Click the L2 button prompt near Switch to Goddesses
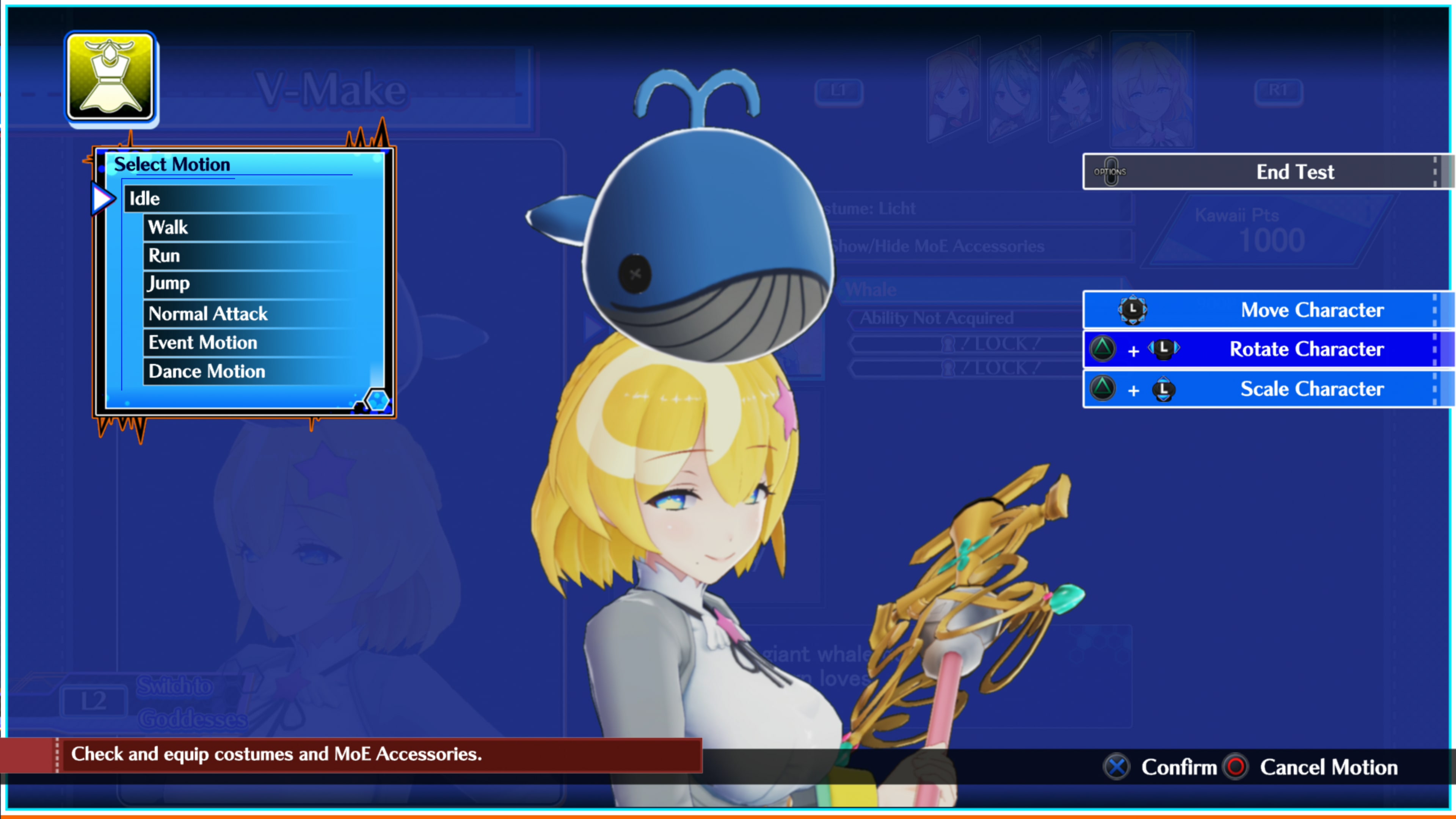The image size is (1456, 819). (x=94, y=701)
